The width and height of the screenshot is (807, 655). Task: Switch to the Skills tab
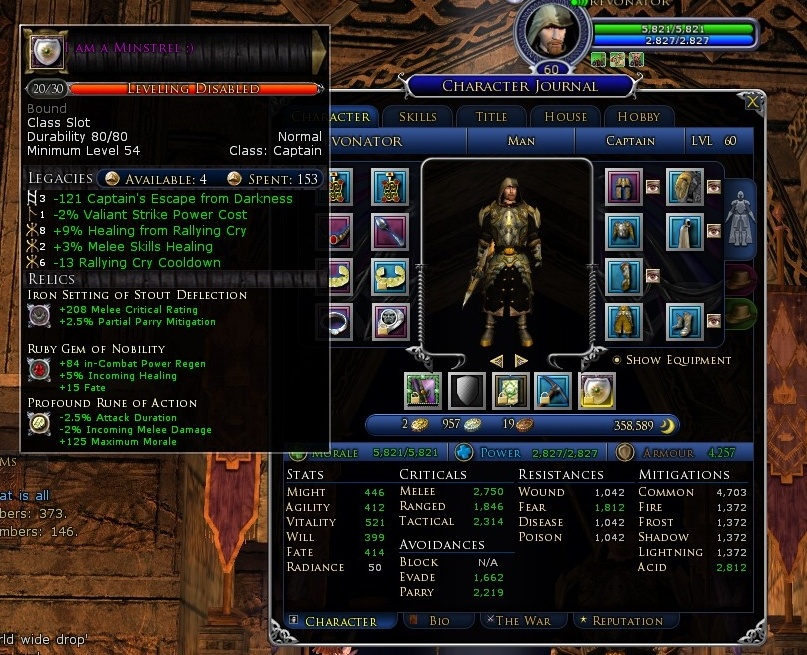[x=417, y=117]
